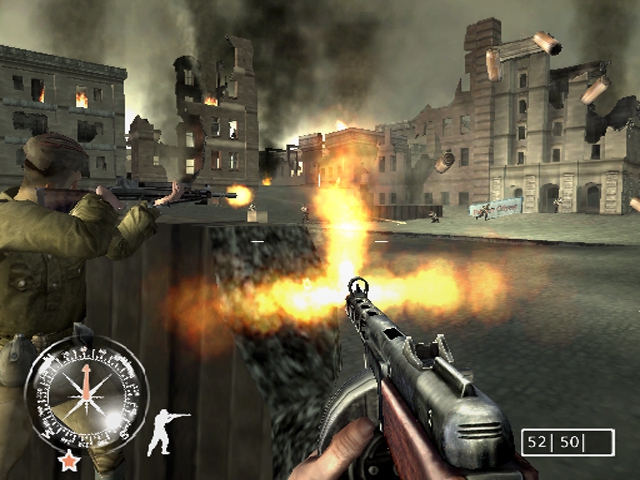Select the standing soldier stance icon
Image resolution: width=640 pixels, height=480 pixels.
[x=167, y=432]
